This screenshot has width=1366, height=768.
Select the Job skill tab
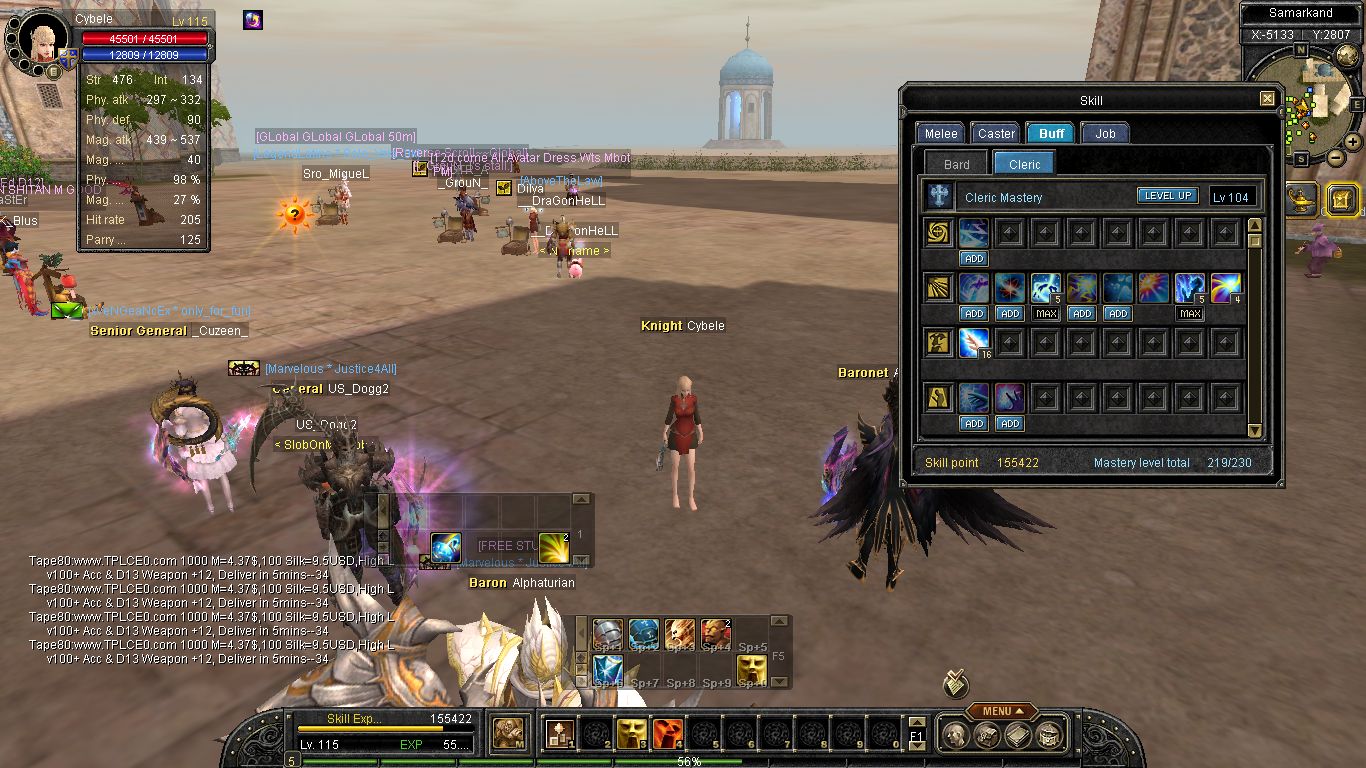pos(1105,133)
